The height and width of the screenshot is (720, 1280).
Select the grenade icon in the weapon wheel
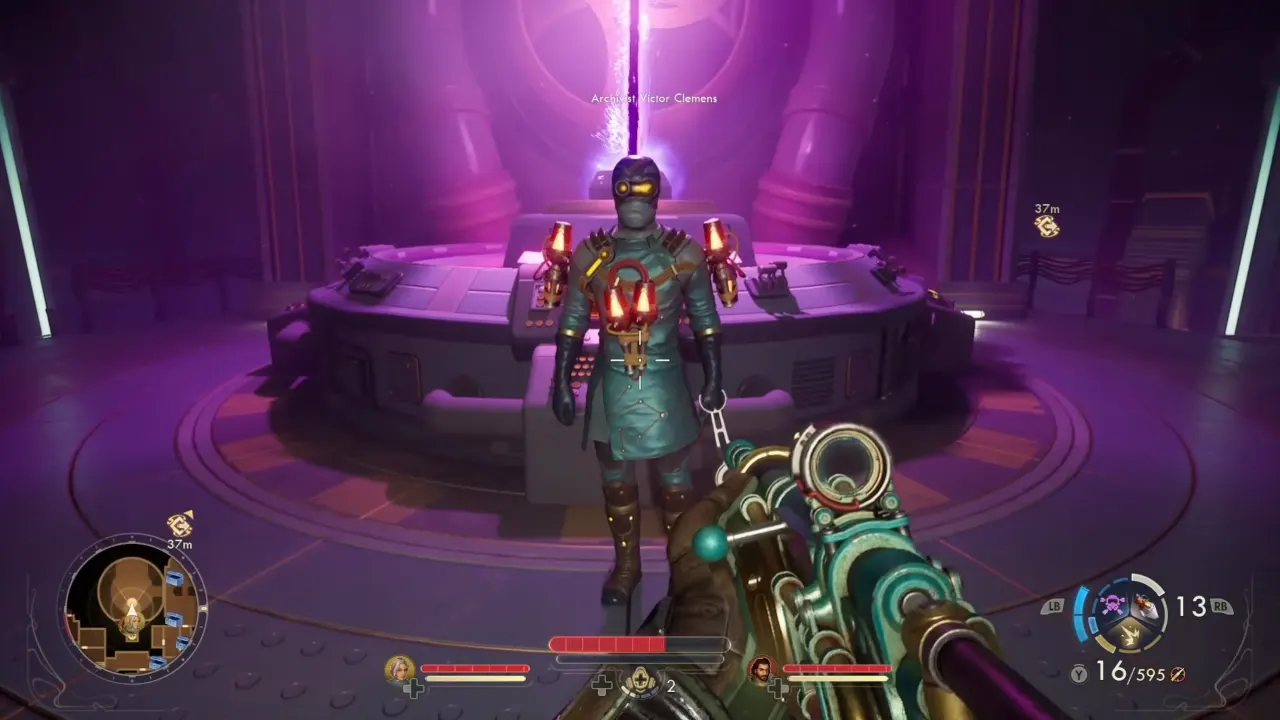click(x=1146, y=606)
